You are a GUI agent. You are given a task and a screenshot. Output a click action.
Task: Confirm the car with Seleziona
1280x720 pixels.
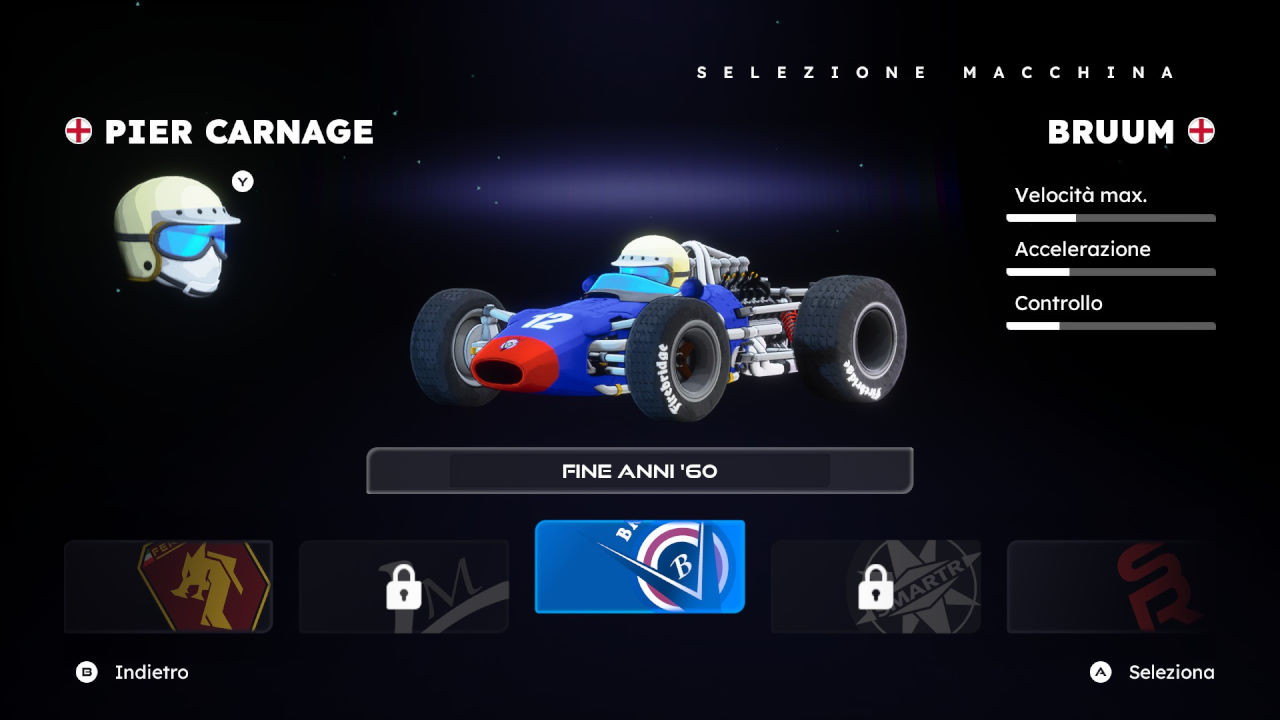click(1152, 672)
